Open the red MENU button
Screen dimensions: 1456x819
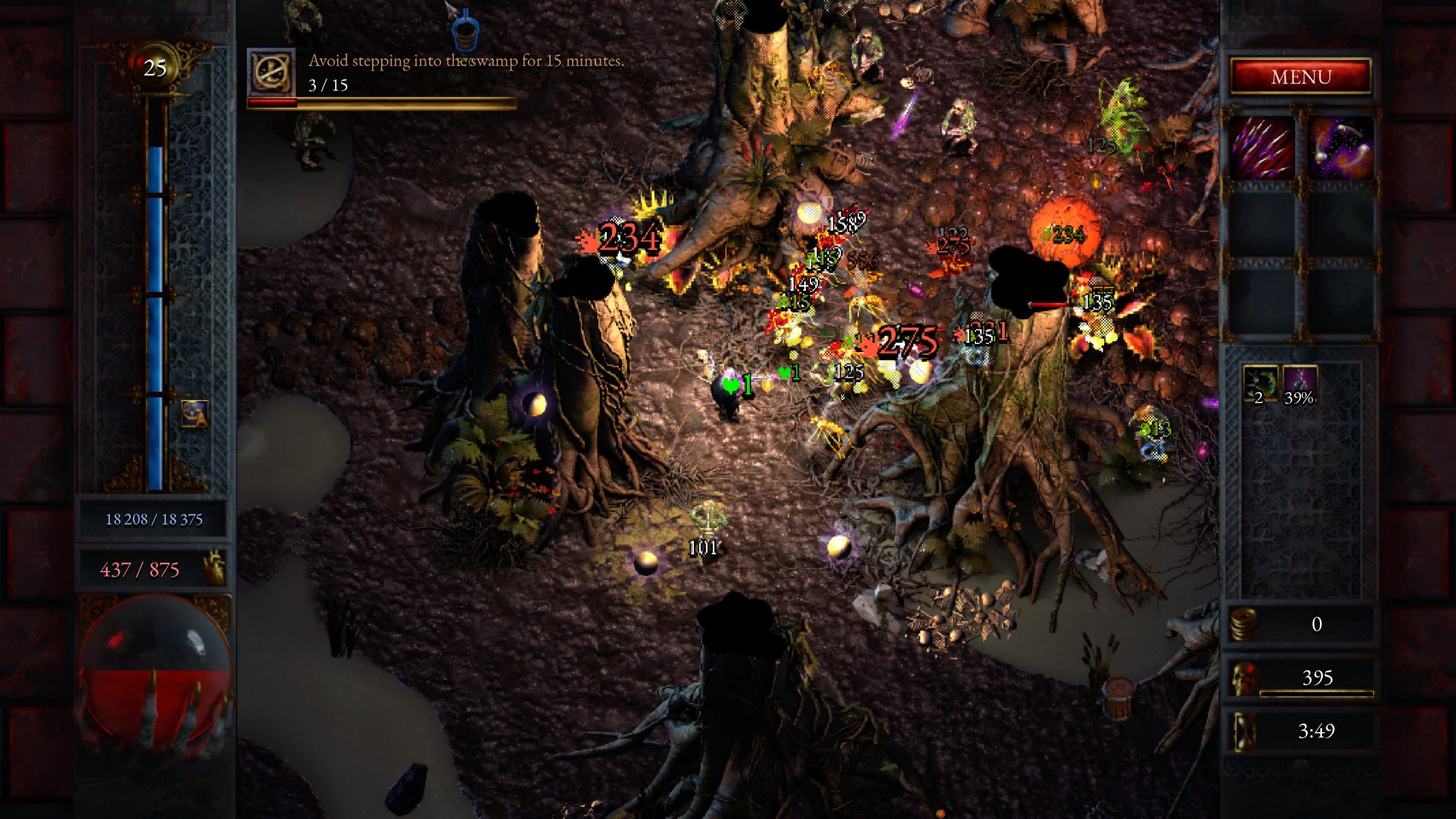click(1301, 76)
